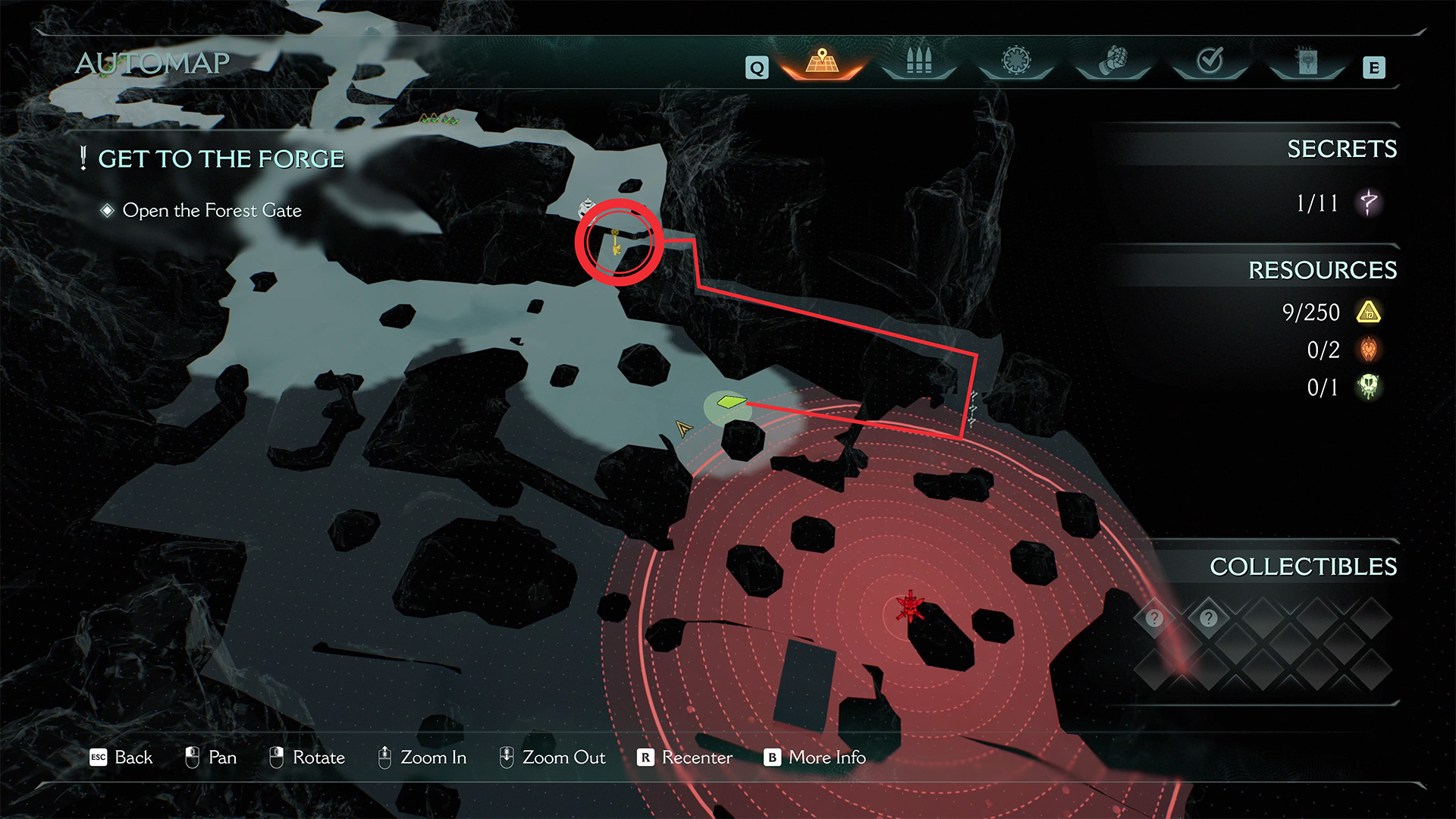
Task: Select the purple secrets question-mark icon
Action: [x=1369, y=202]
